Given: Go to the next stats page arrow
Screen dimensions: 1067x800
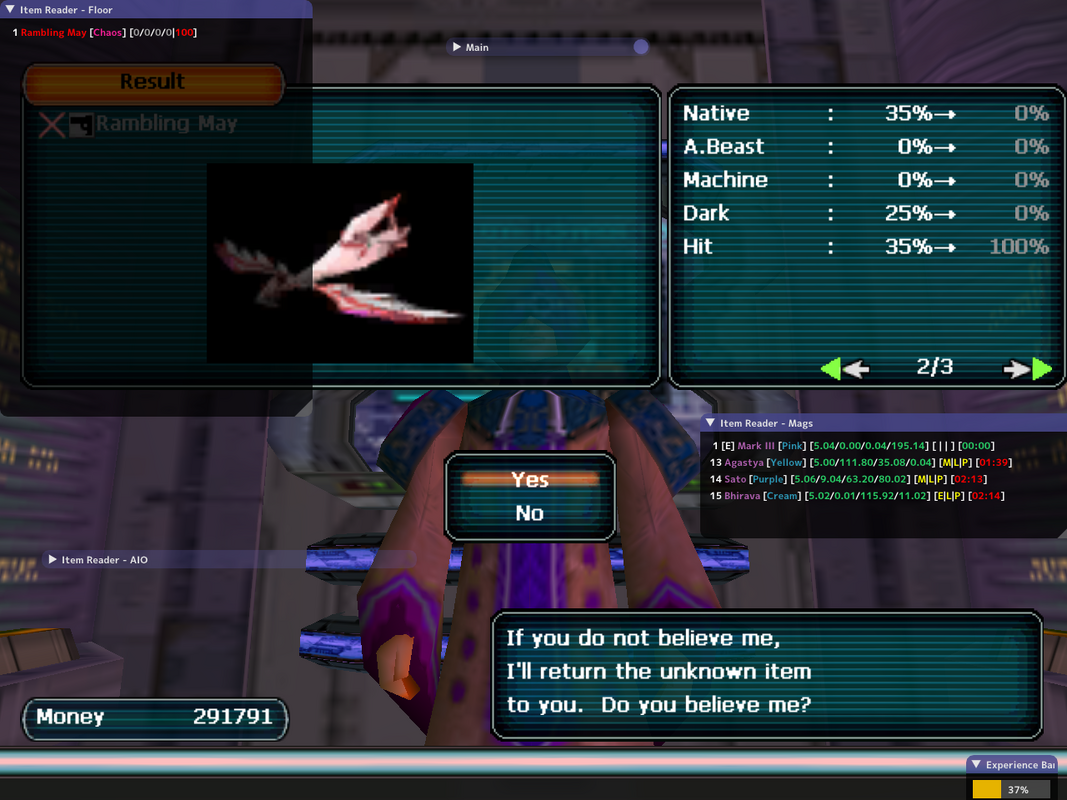Looking at the screenshot, I should (x=1029, y=369).
